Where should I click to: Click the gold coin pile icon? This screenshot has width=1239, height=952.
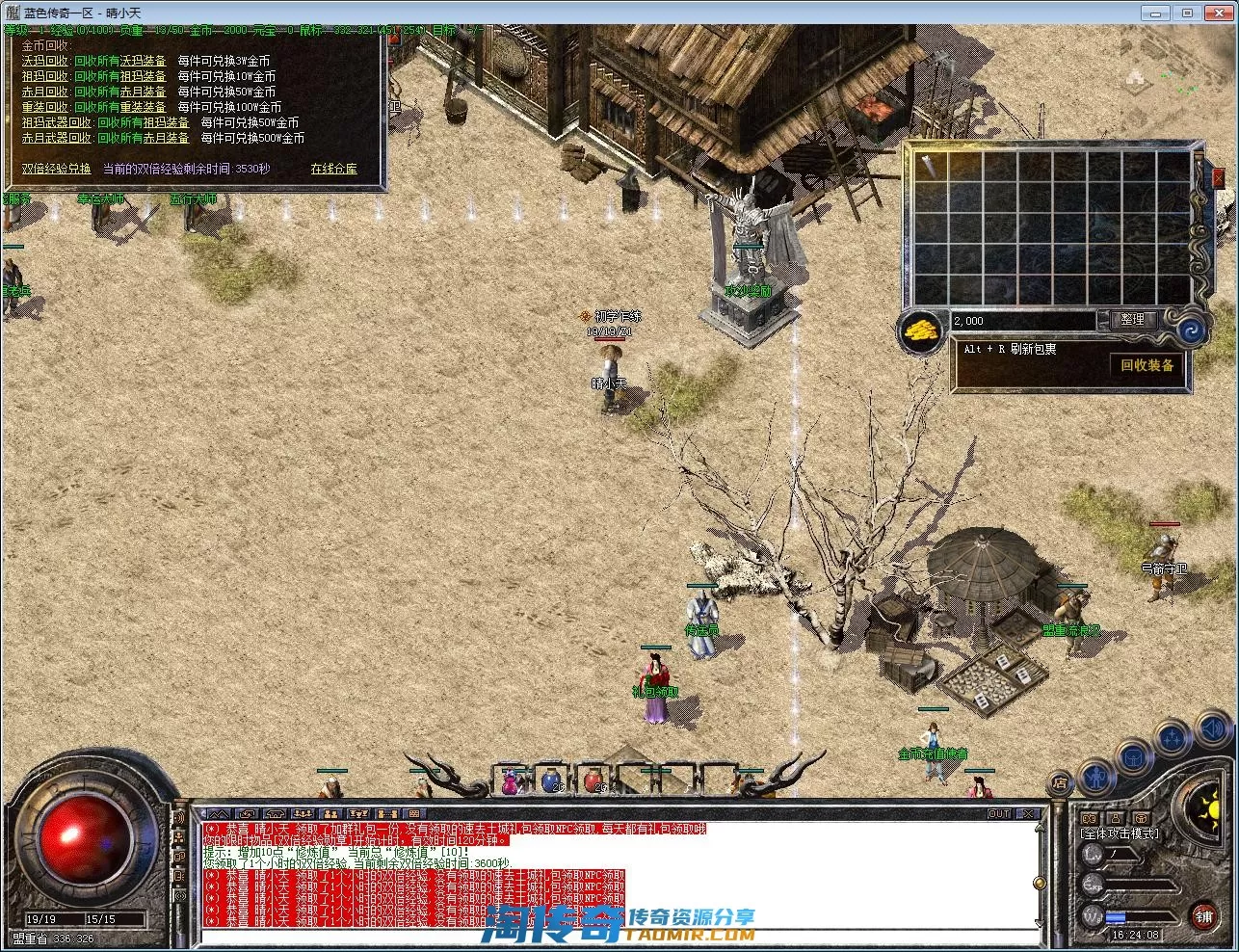click(x=921, y=331)
